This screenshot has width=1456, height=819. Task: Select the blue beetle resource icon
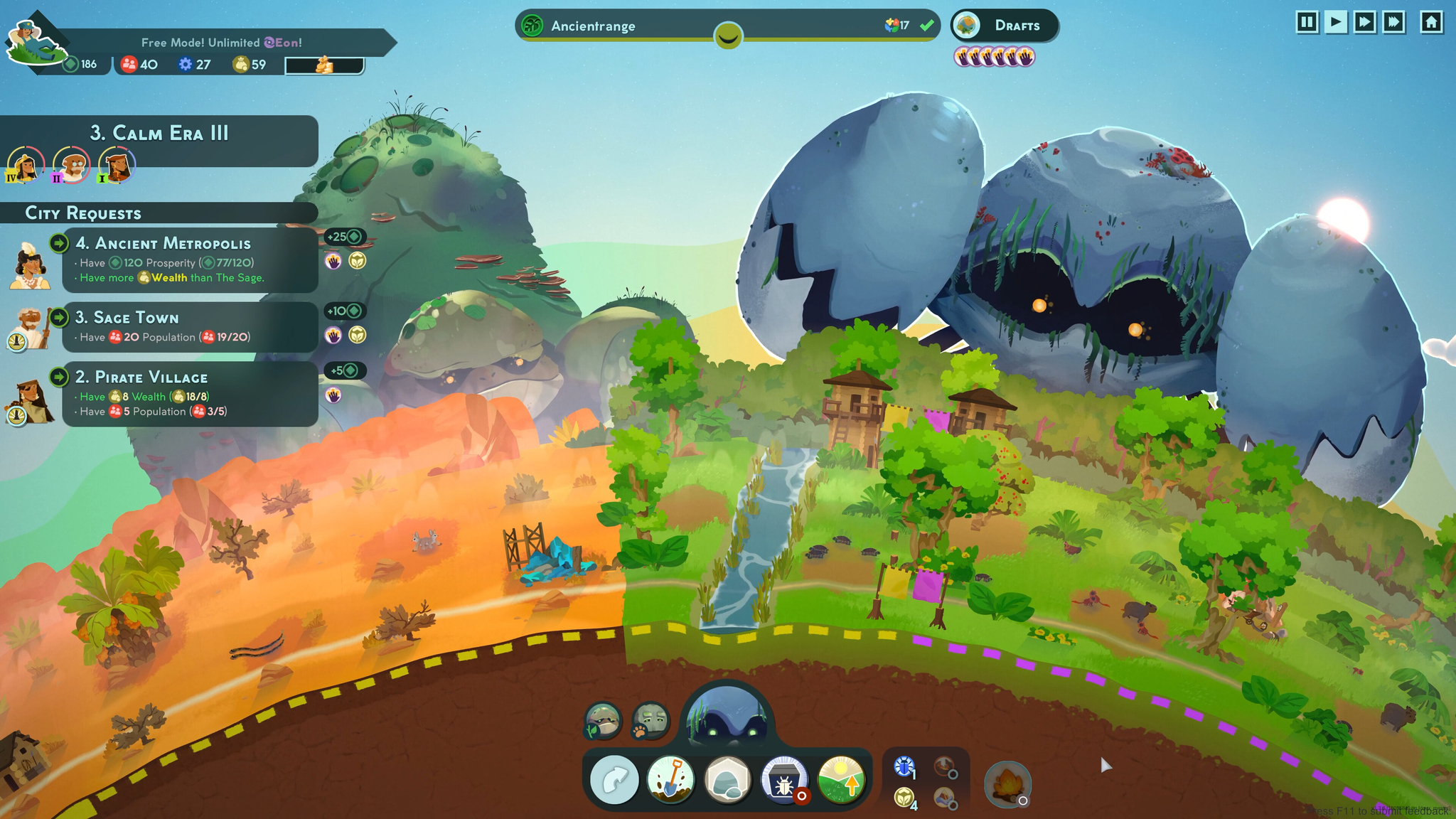point(904,766)
